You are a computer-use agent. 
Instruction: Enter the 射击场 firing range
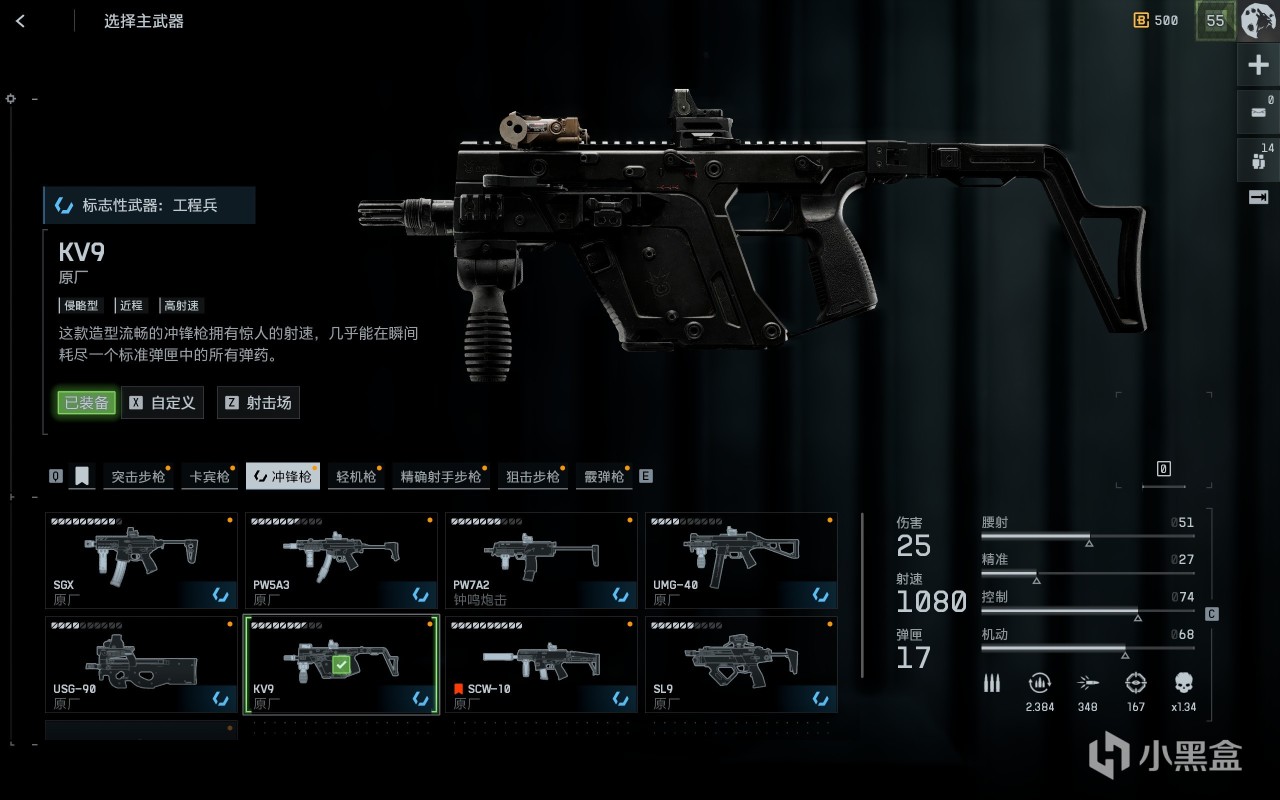258,403
